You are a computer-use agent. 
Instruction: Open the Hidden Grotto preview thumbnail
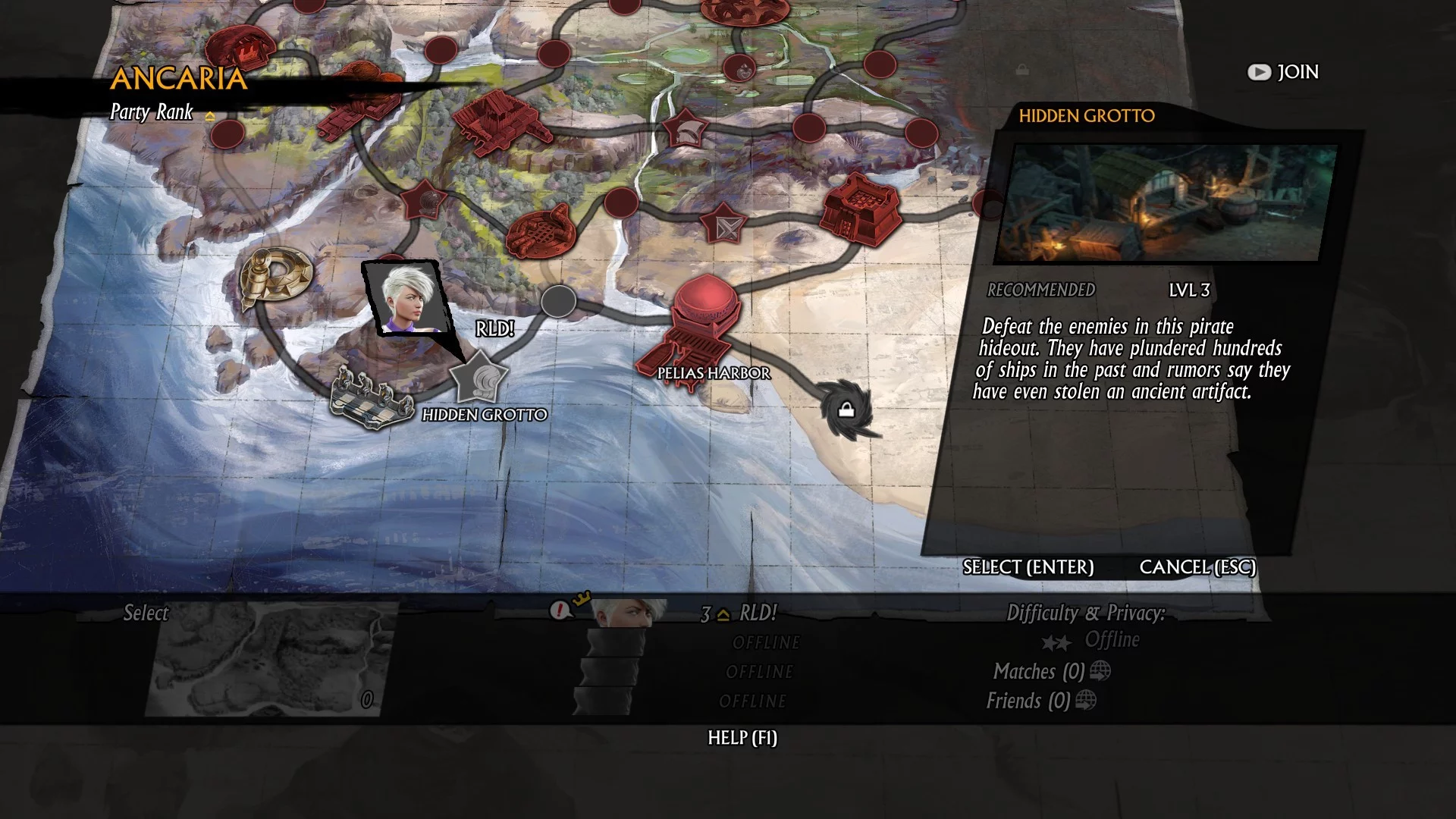coord(1168,202)
